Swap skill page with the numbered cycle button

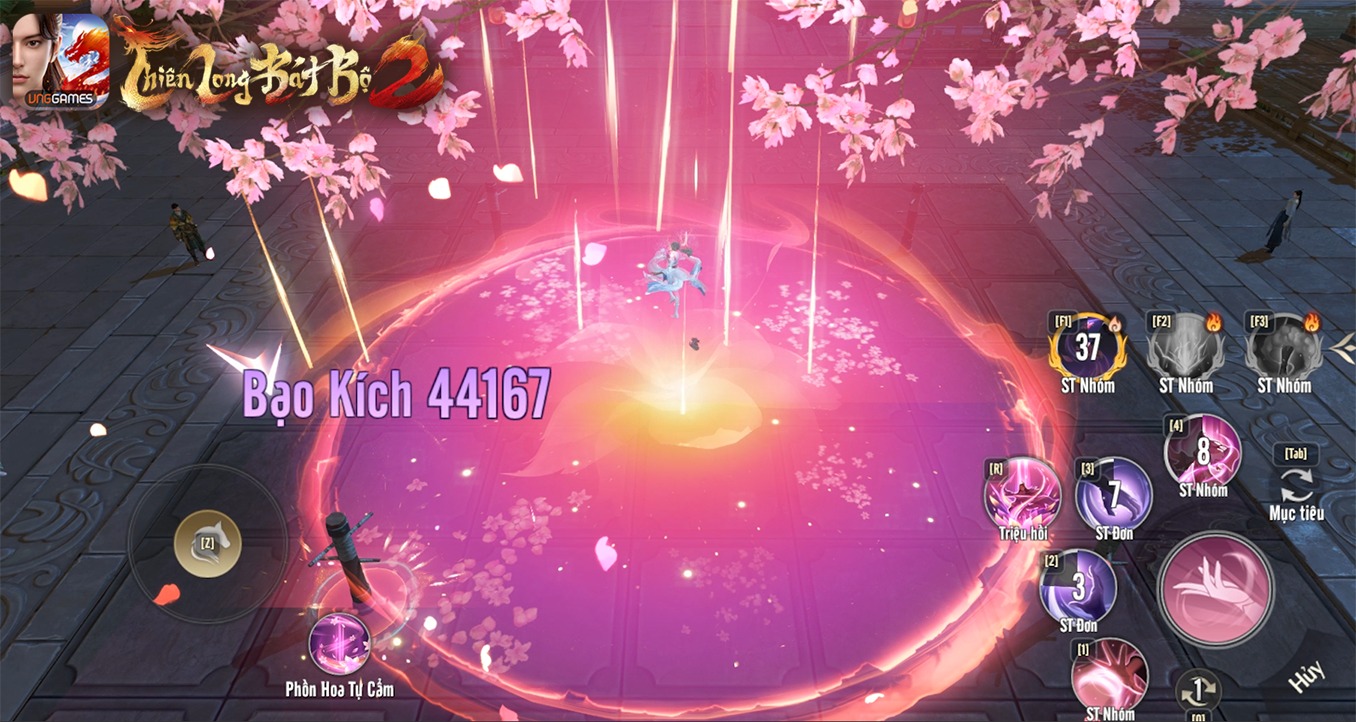[x=1197, y=690]
